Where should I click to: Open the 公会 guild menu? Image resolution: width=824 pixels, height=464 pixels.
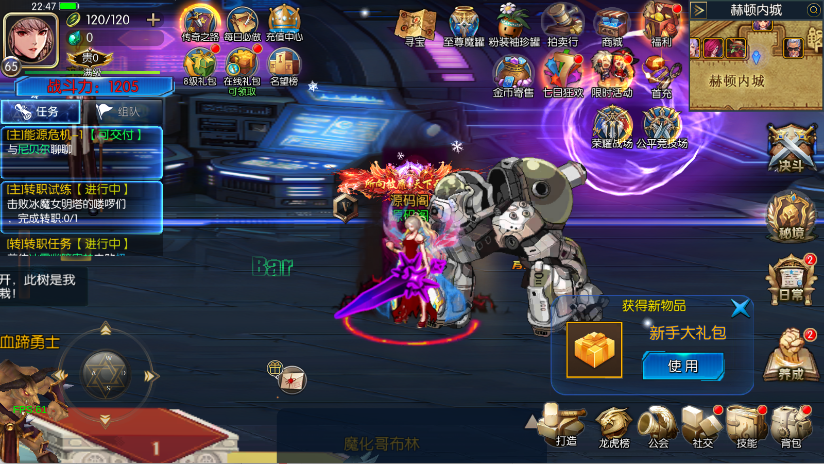[657, 425]
